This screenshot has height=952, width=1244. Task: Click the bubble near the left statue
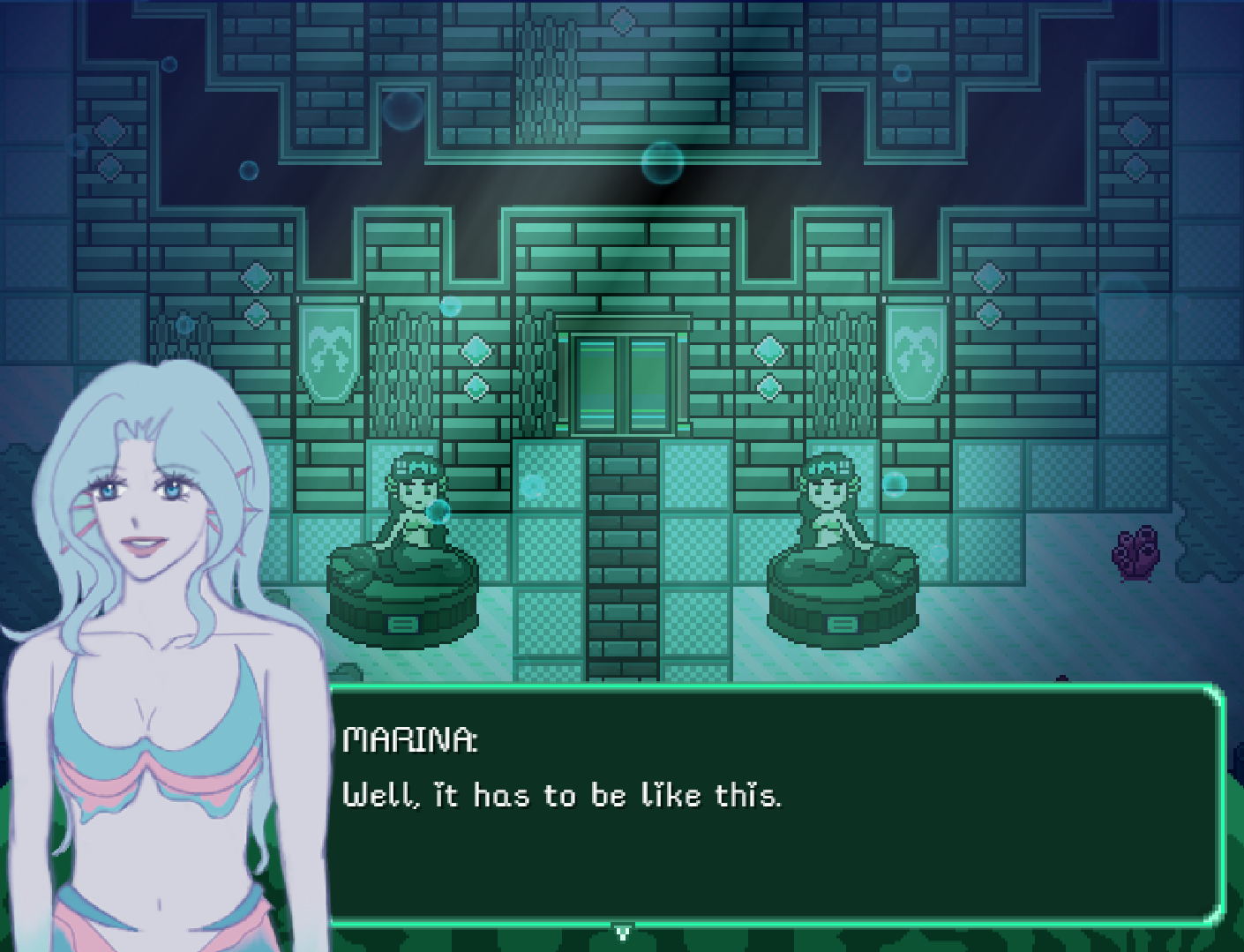[x=436, y=510]
